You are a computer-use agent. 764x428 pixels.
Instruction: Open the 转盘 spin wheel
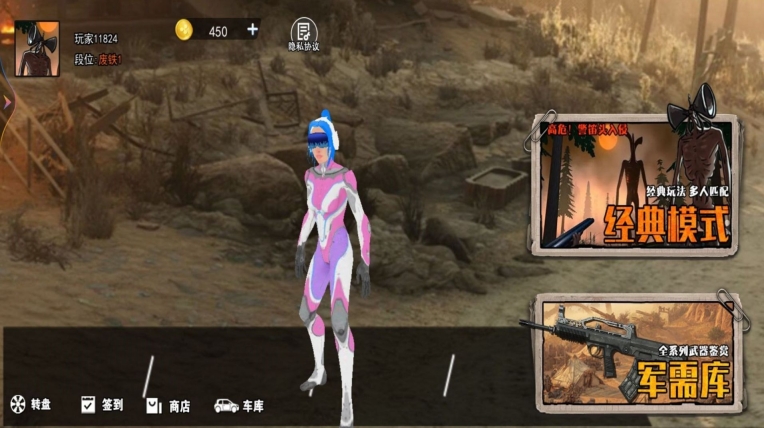pyautogui.click(x=30, y=405)
